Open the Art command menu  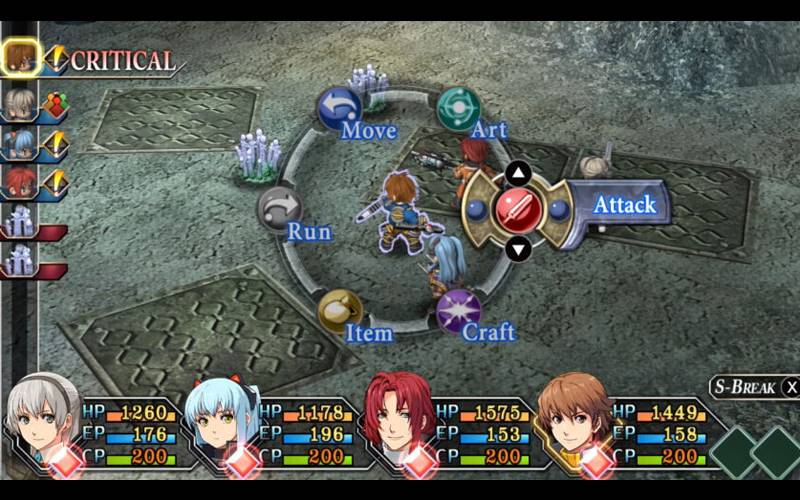coord(459,108)
